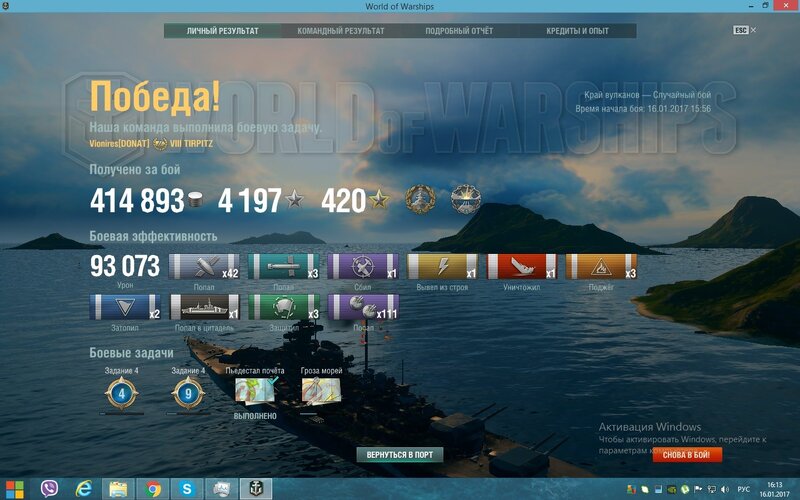Select the Личный результат tab
This screenshot has width=800, height=500.
[x=222, y=31]
